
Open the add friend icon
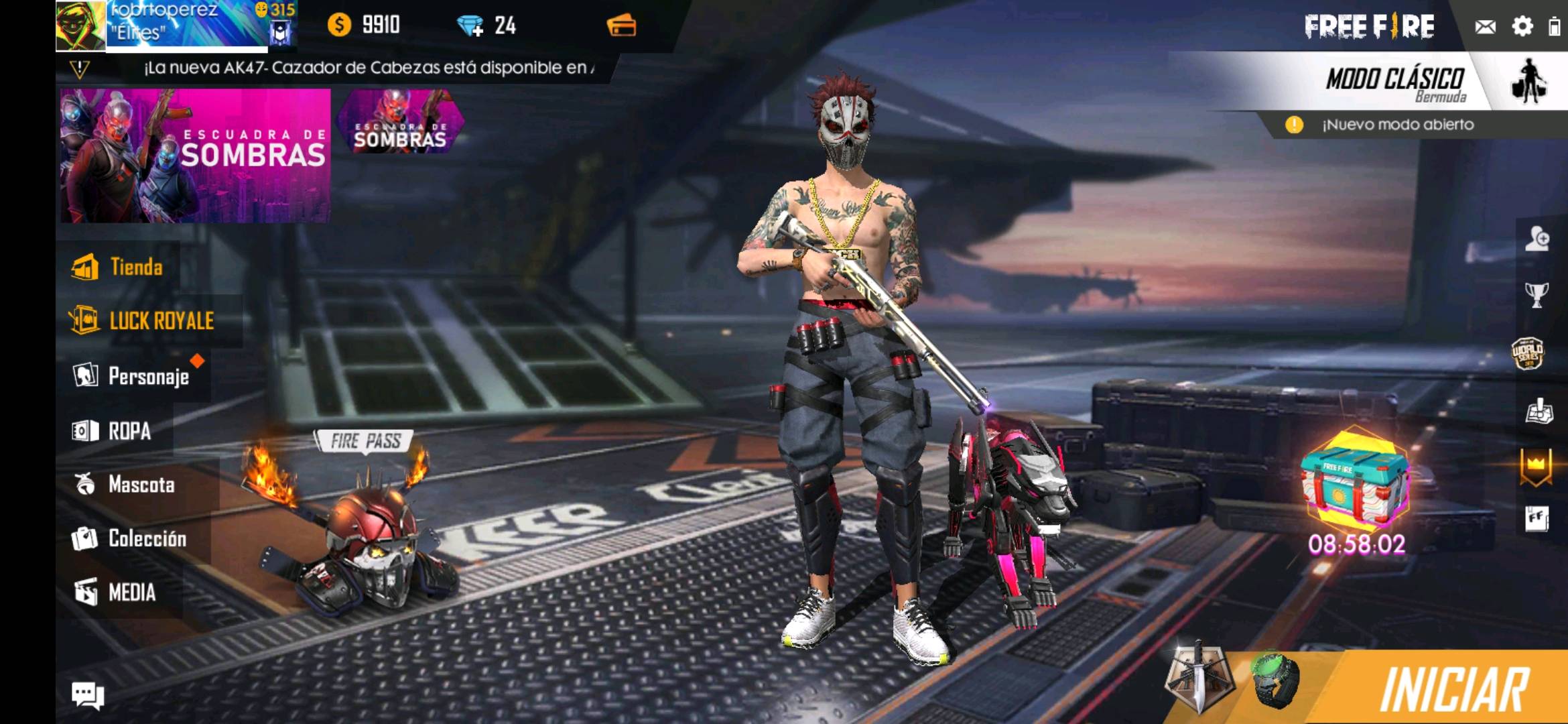tap(1537, 239)
